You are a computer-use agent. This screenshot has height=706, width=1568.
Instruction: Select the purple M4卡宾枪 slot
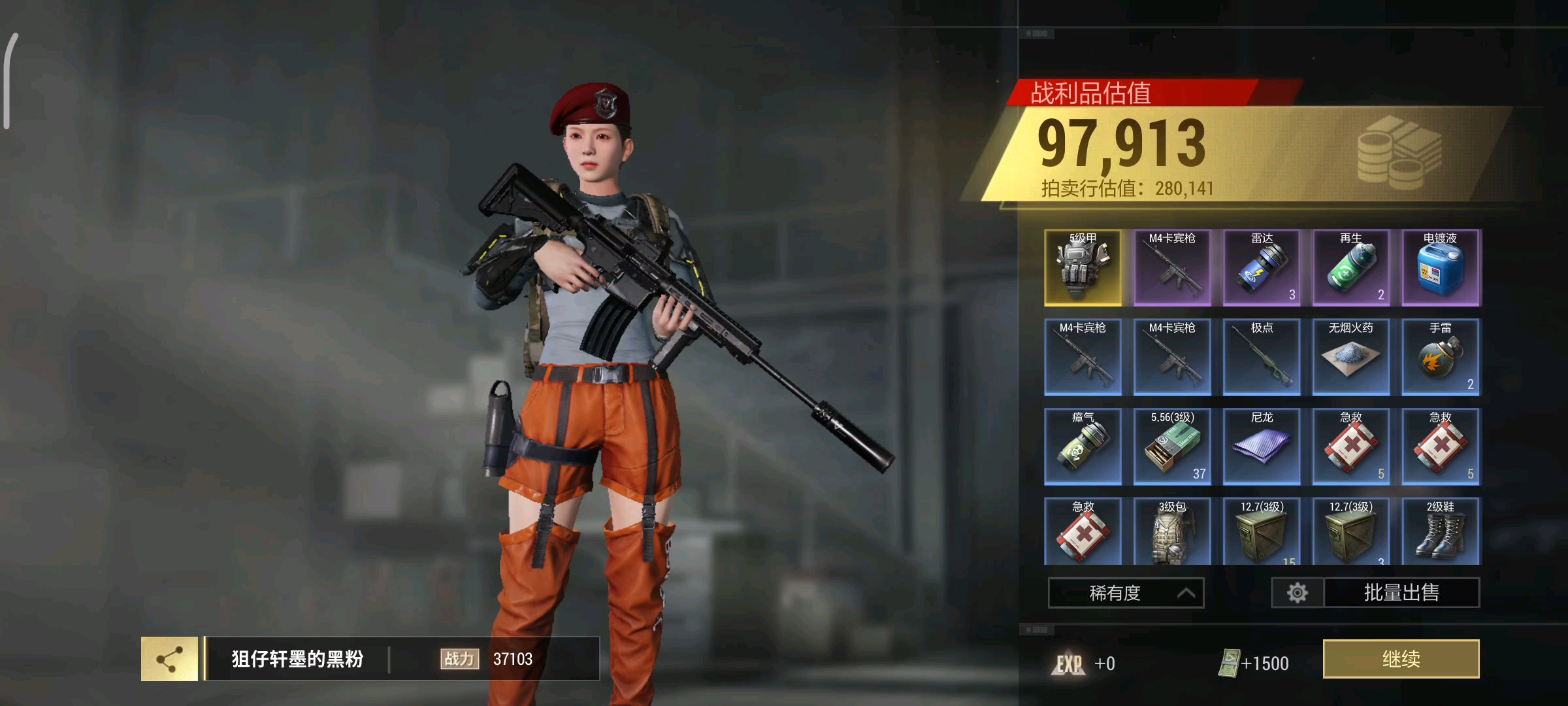1172,268
